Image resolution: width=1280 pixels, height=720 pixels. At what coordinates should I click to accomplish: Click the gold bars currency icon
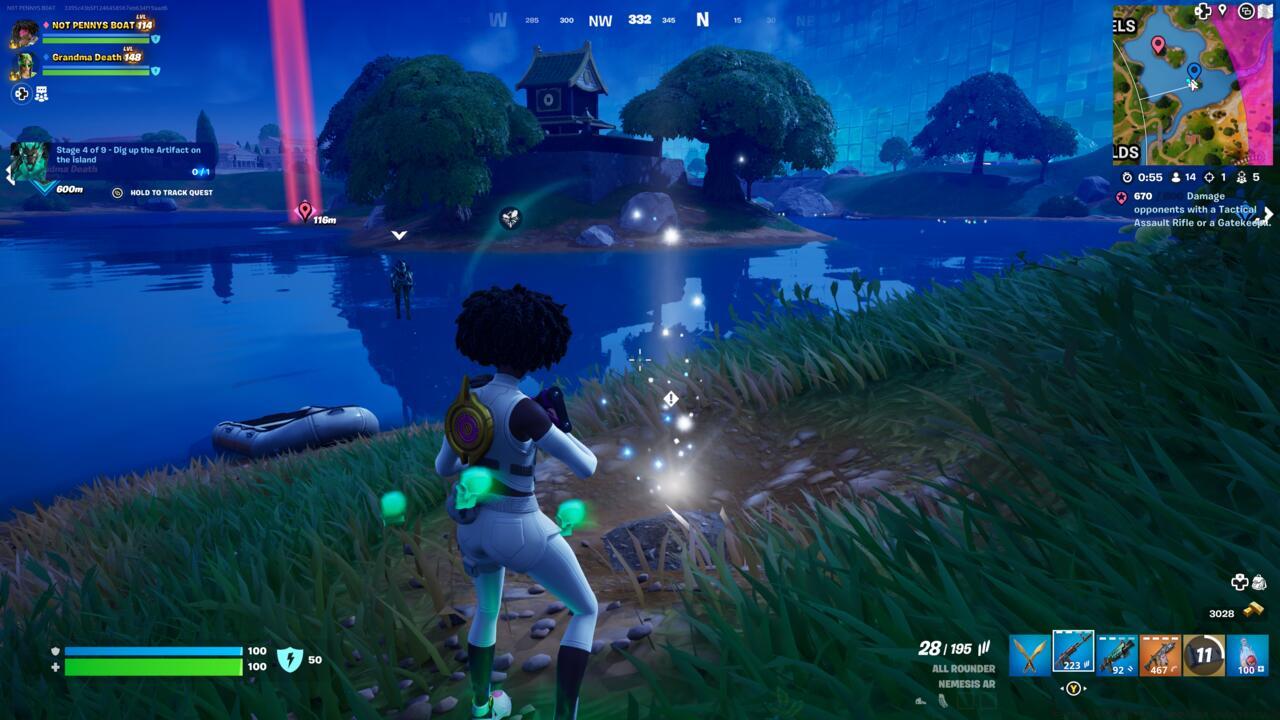[x=1253, y=609]
